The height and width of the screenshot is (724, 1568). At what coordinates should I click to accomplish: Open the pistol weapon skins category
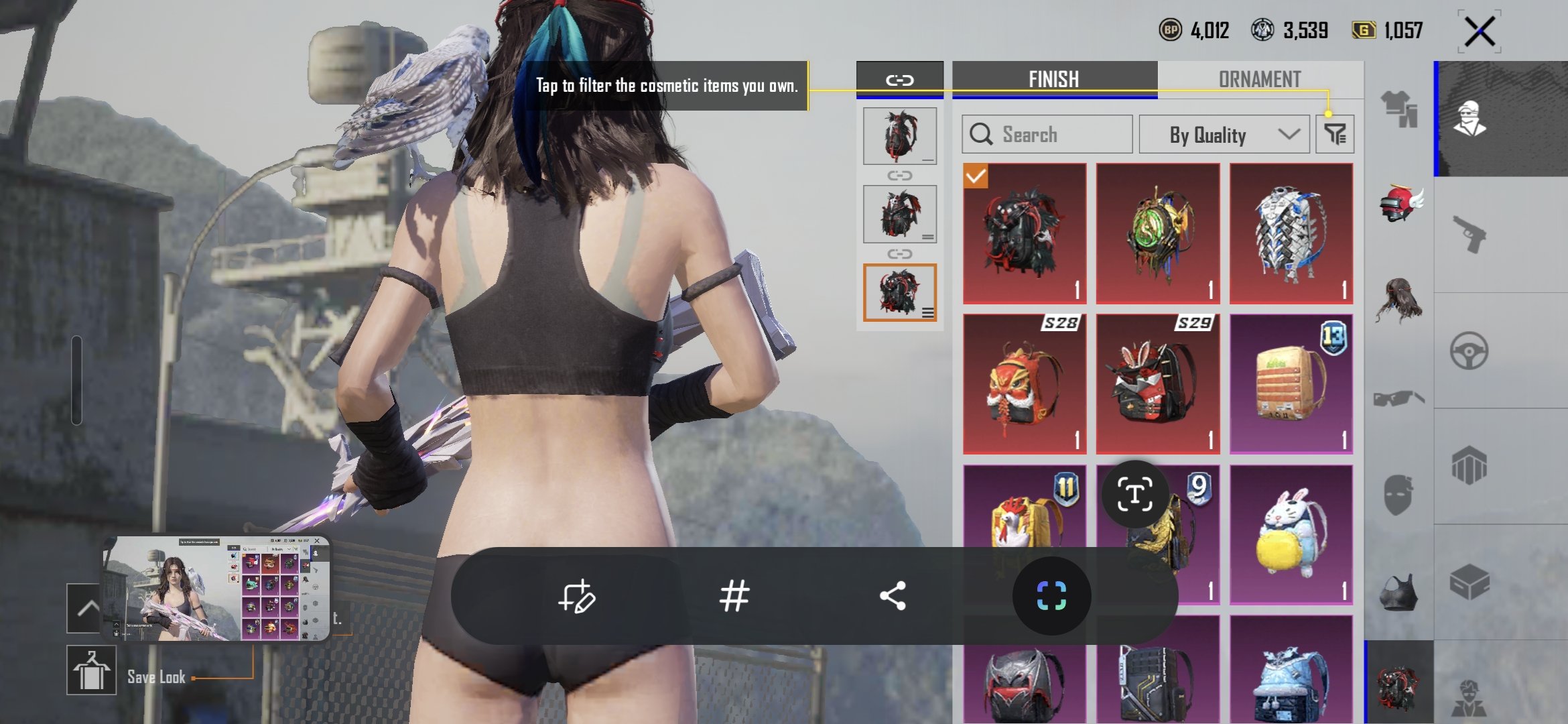1469,235
